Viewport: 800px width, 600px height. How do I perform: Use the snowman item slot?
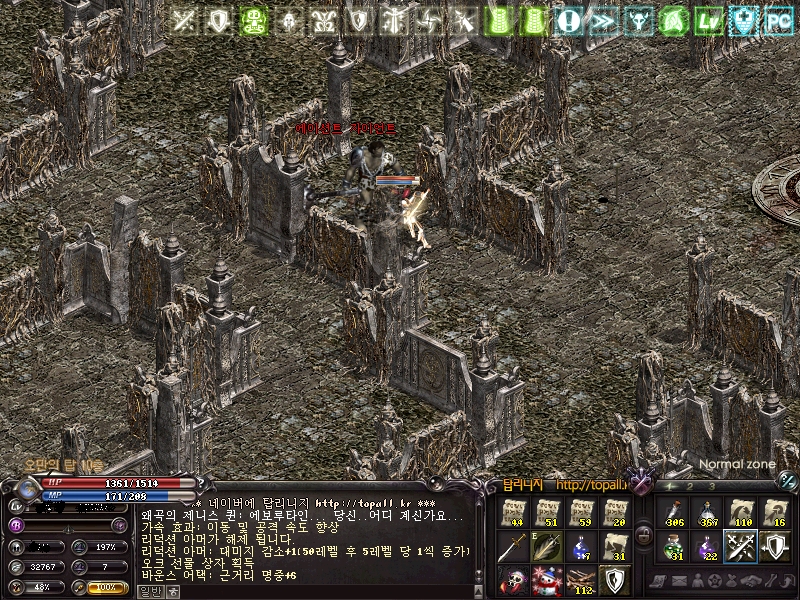pos(547,581)
